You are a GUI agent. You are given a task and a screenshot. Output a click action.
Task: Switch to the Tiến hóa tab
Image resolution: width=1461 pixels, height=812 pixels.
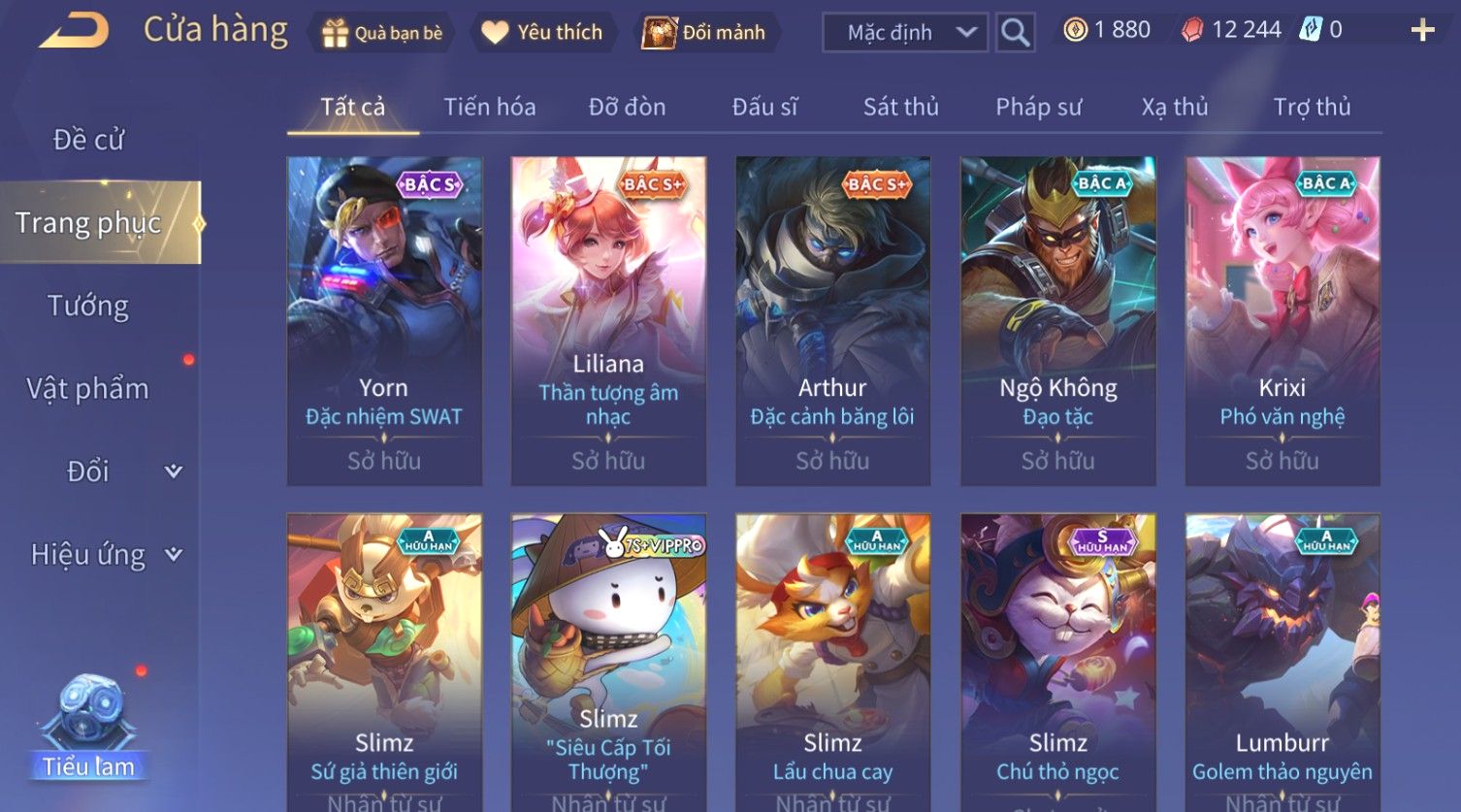pos(489,107)
